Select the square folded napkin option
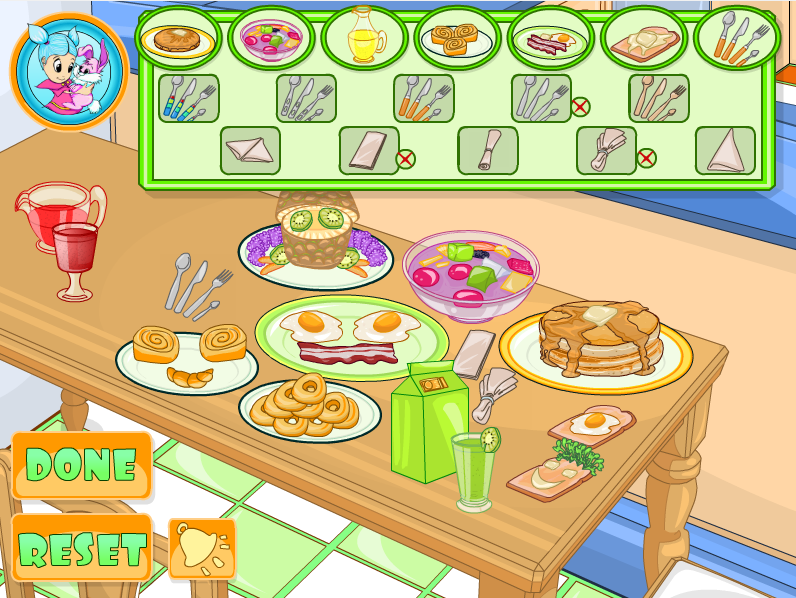Screen dimensions: 796x598 [250, 150]
